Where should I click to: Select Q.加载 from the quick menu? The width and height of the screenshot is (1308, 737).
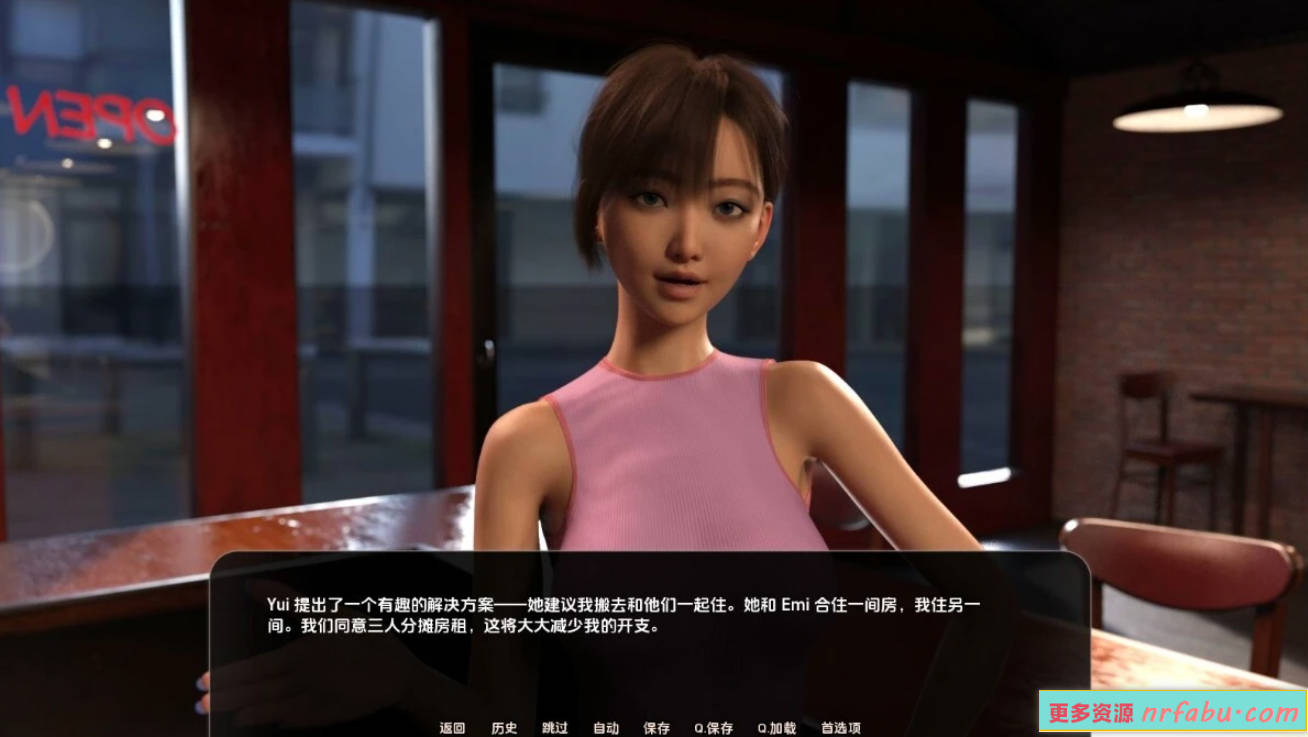point(777,727)
